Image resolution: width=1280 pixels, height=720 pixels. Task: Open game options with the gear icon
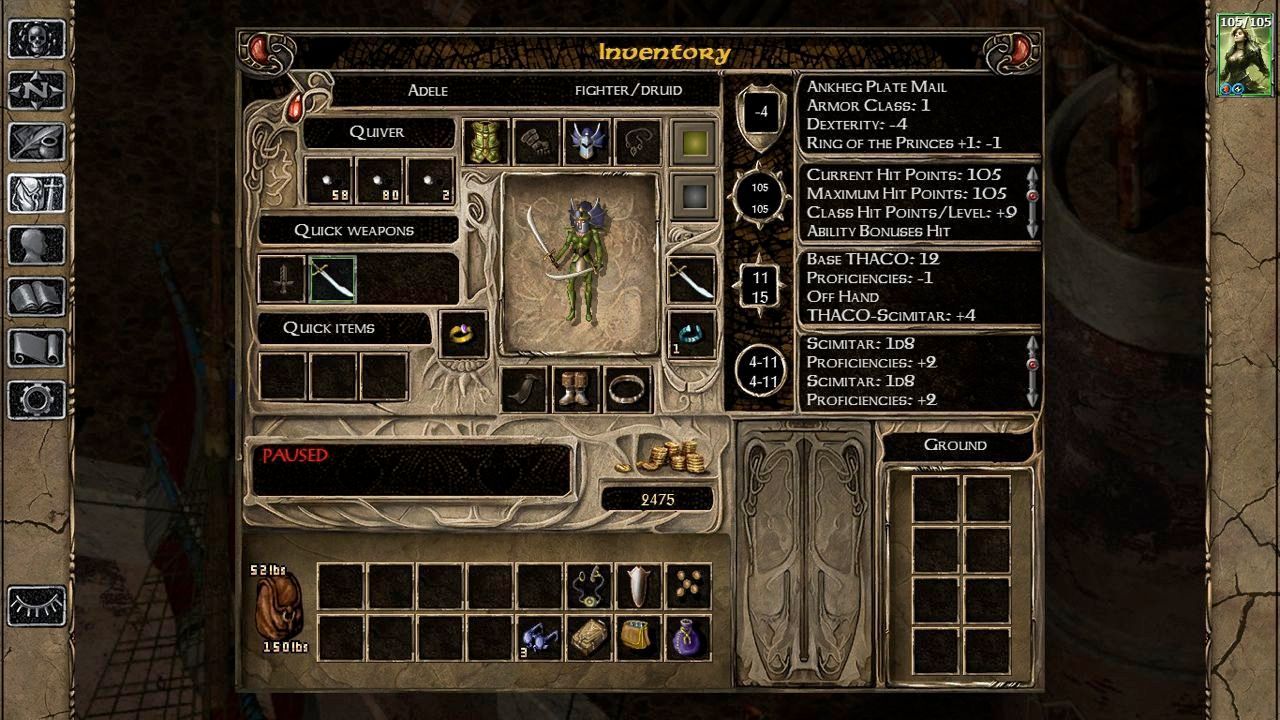pyautogui.click(x=37, y=400)
